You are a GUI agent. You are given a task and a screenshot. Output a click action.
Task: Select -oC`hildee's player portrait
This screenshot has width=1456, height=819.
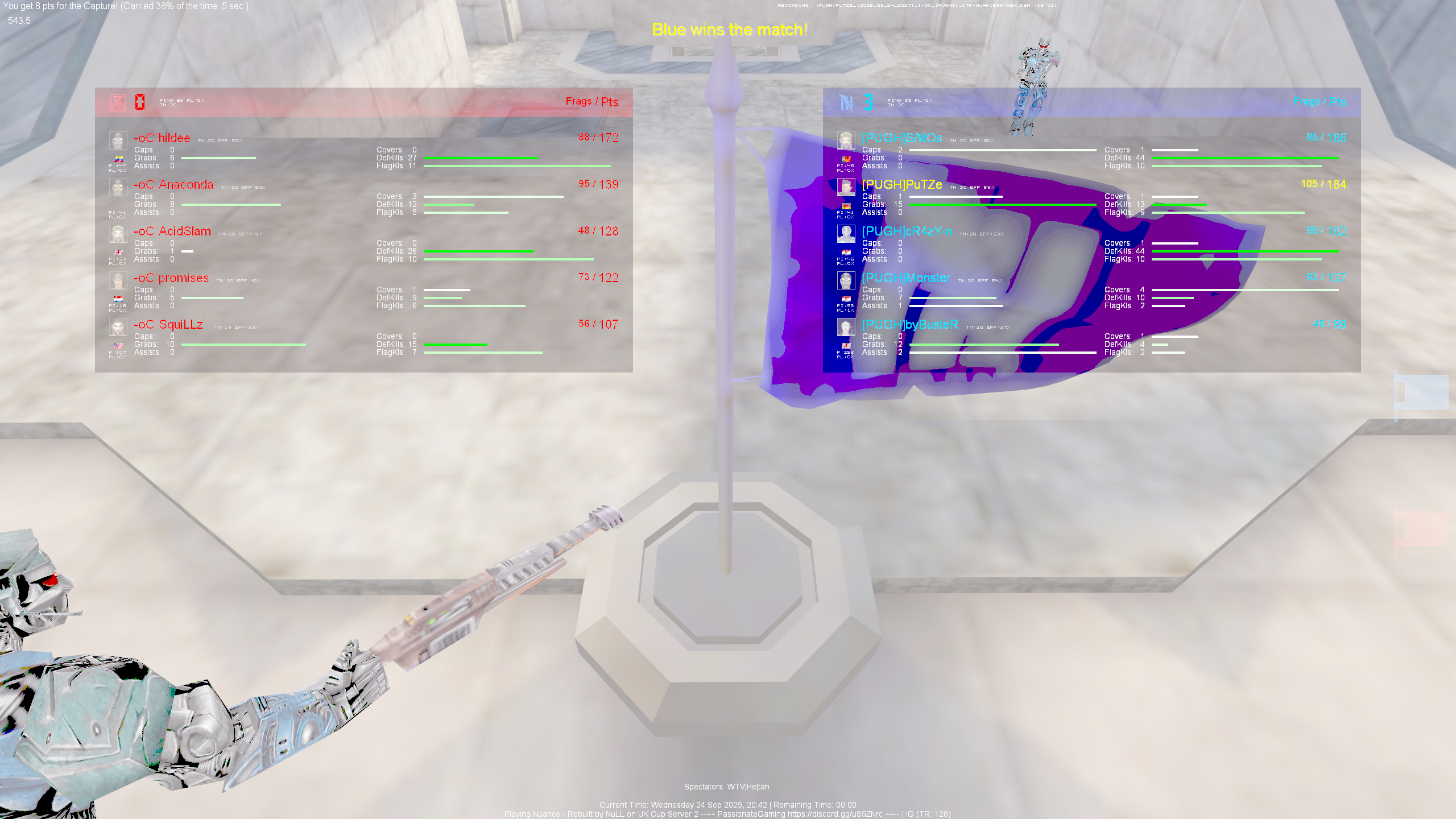coord(118,140)
